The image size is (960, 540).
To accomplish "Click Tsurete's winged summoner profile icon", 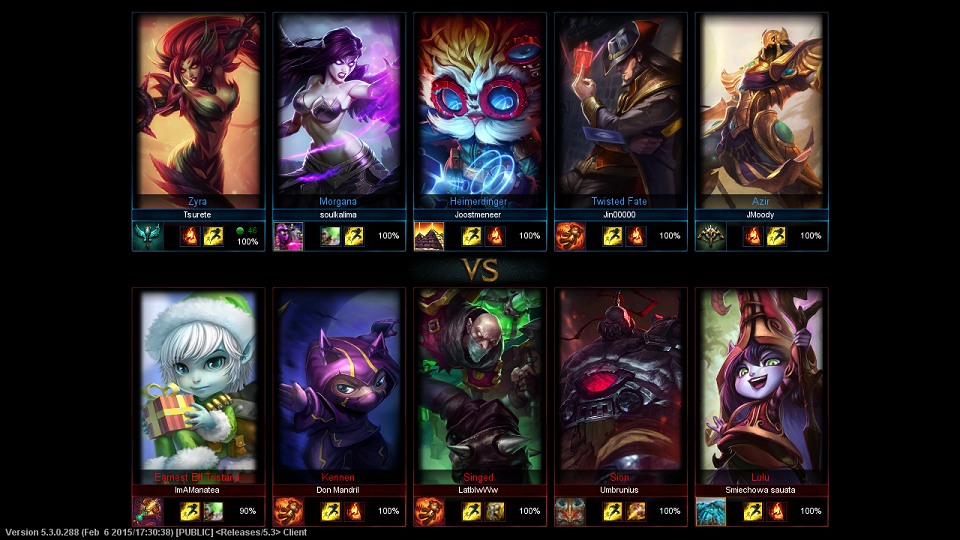I will click(x=148, y=236).
